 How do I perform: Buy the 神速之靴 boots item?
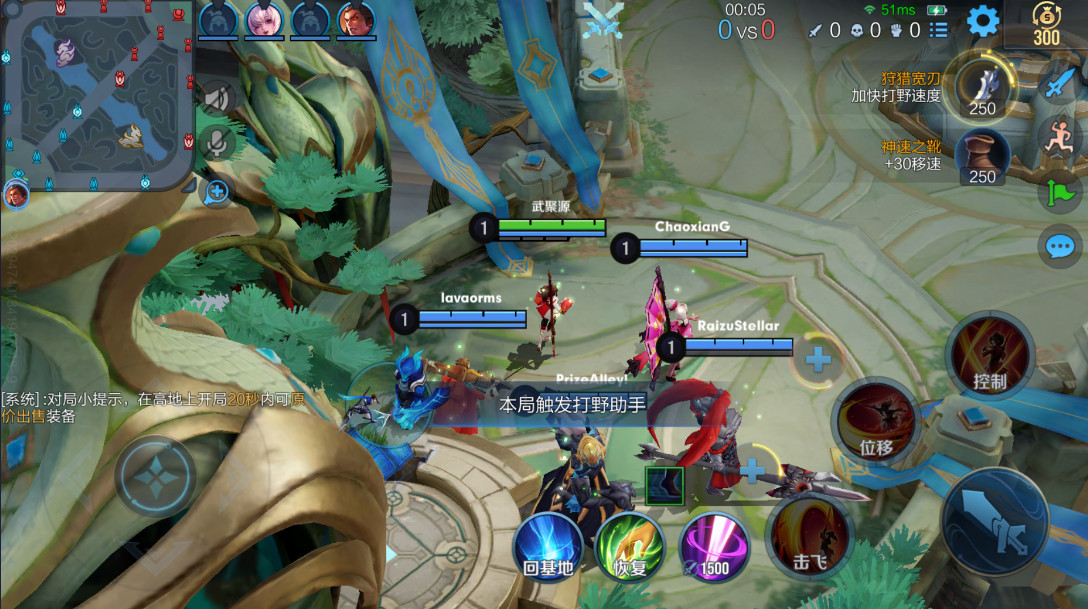tap(982, 156)
